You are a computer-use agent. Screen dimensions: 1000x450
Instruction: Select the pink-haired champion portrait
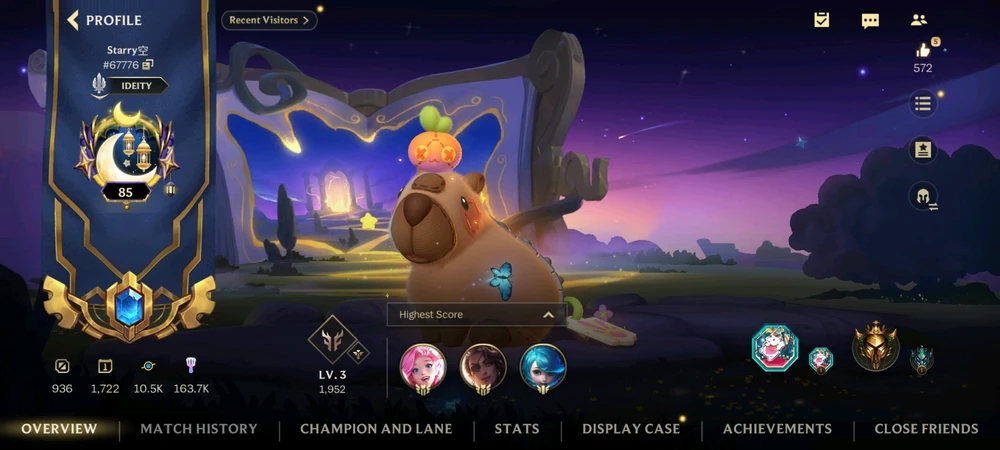423,367
